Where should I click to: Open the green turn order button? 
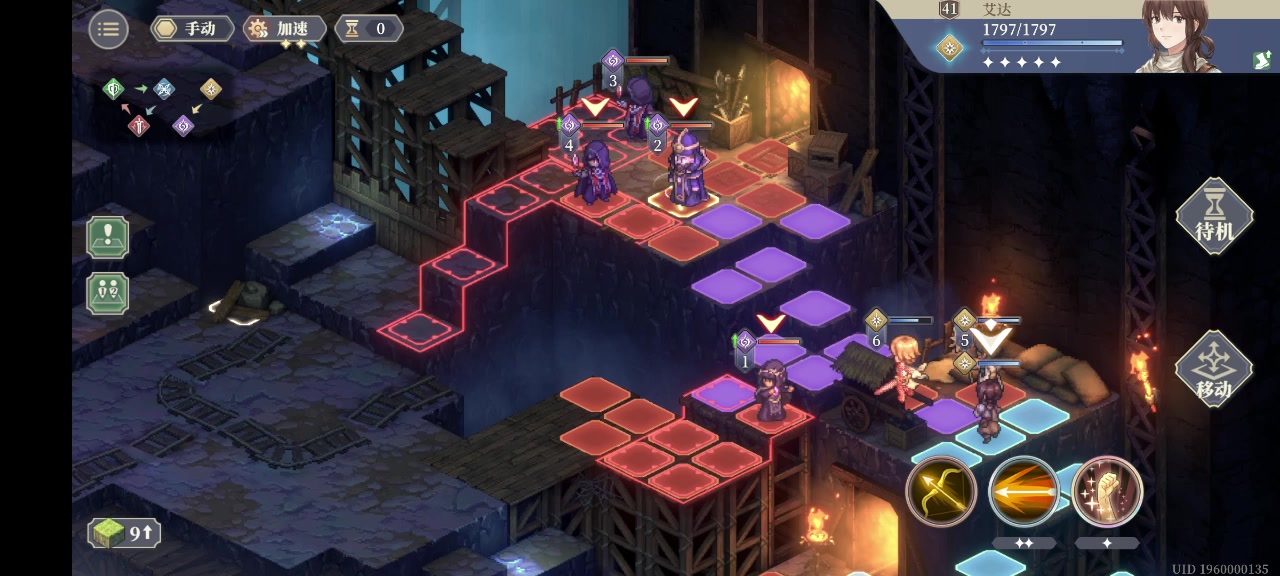tap(107, 294)
